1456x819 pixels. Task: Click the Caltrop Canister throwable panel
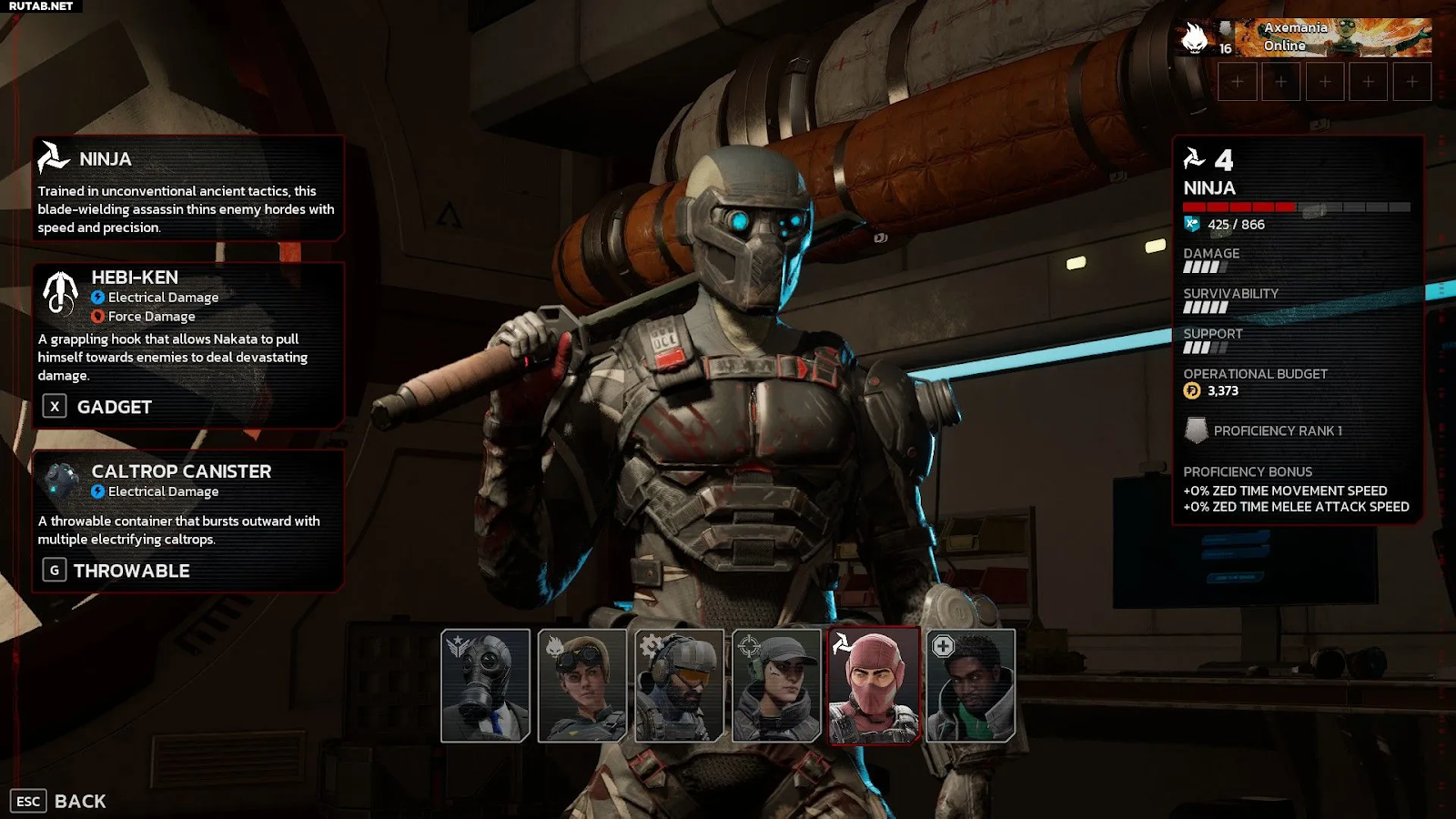click(x=188, y=521)
